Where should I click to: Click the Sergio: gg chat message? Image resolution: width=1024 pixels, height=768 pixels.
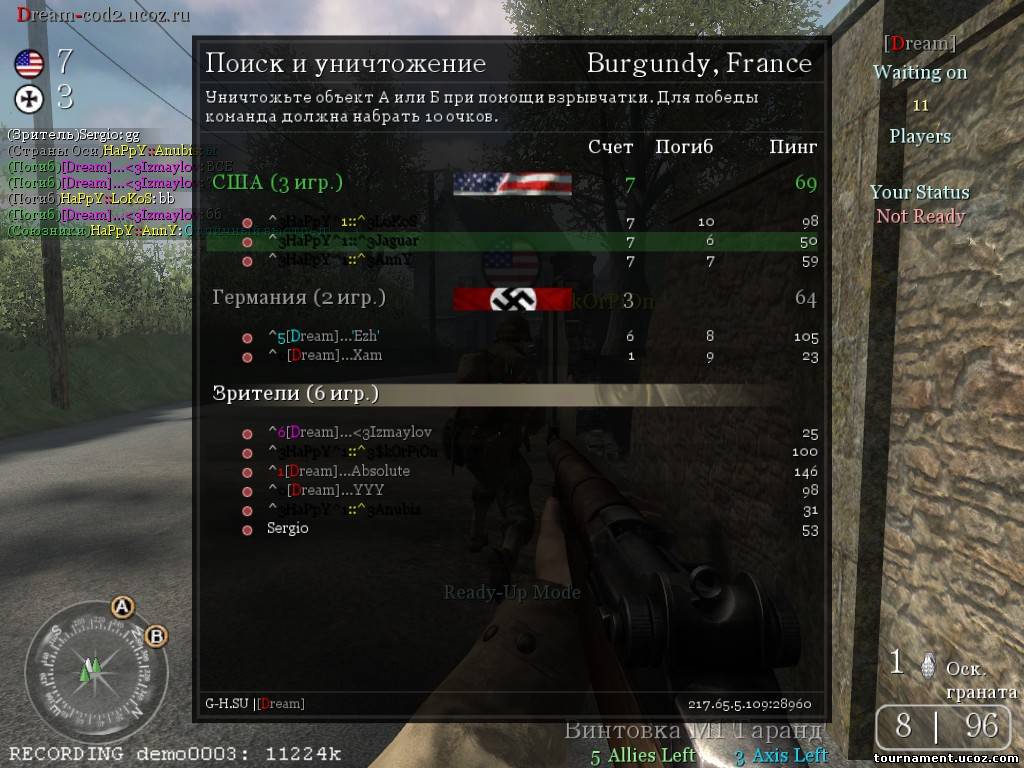pyautogui.click(x=73, y=134)
